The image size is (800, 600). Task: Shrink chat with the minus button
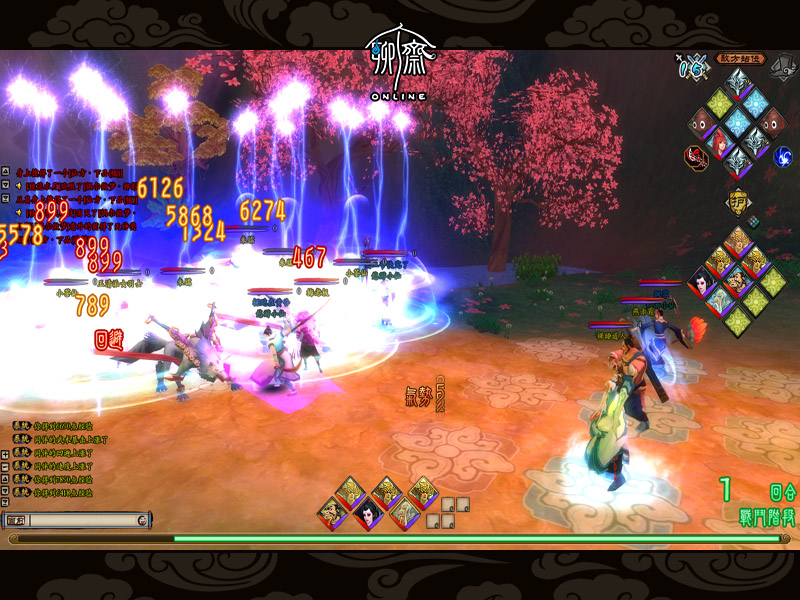pyautogui.click(x=6, y=466)
